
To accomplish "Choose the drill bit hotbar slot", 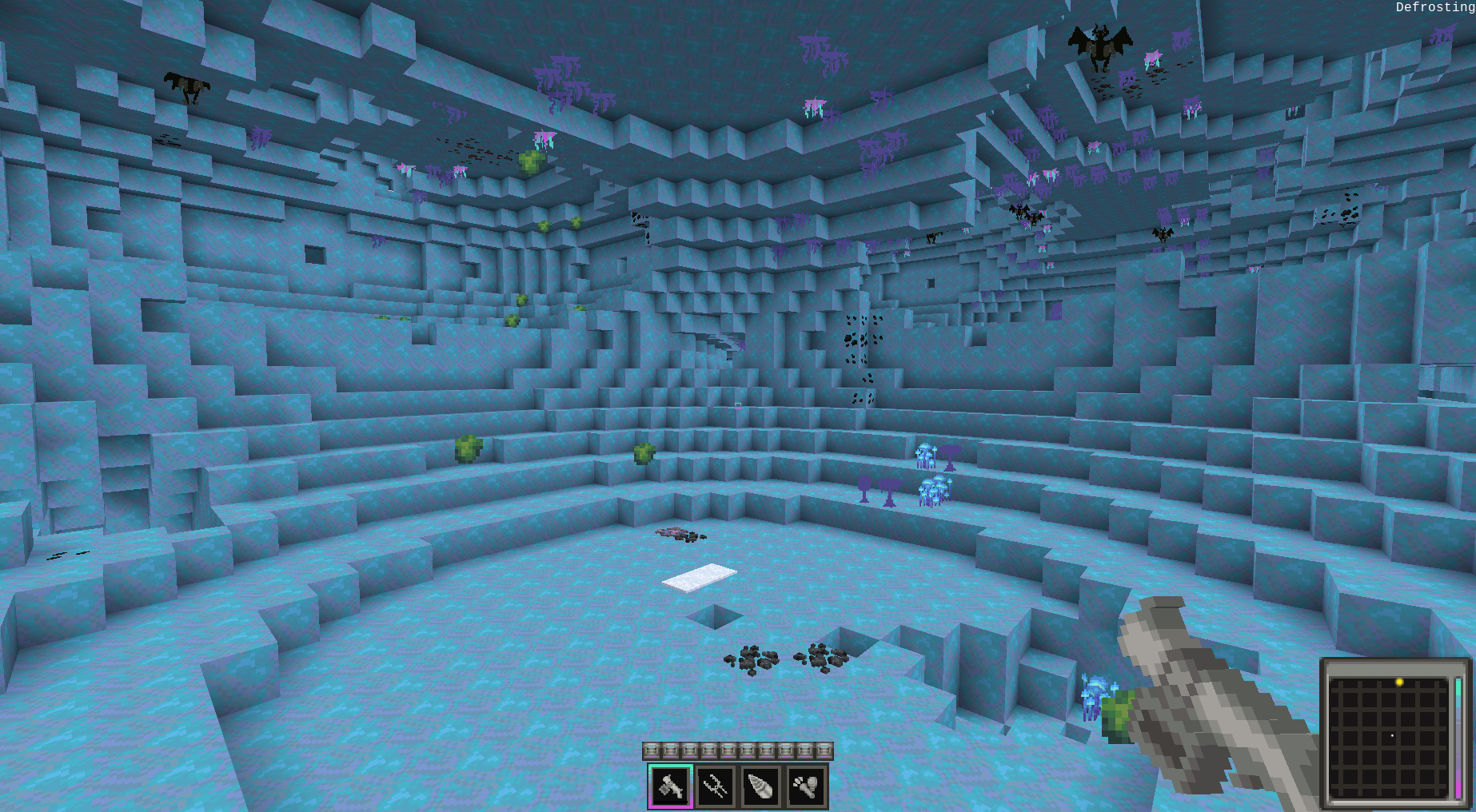I will 760,786.
